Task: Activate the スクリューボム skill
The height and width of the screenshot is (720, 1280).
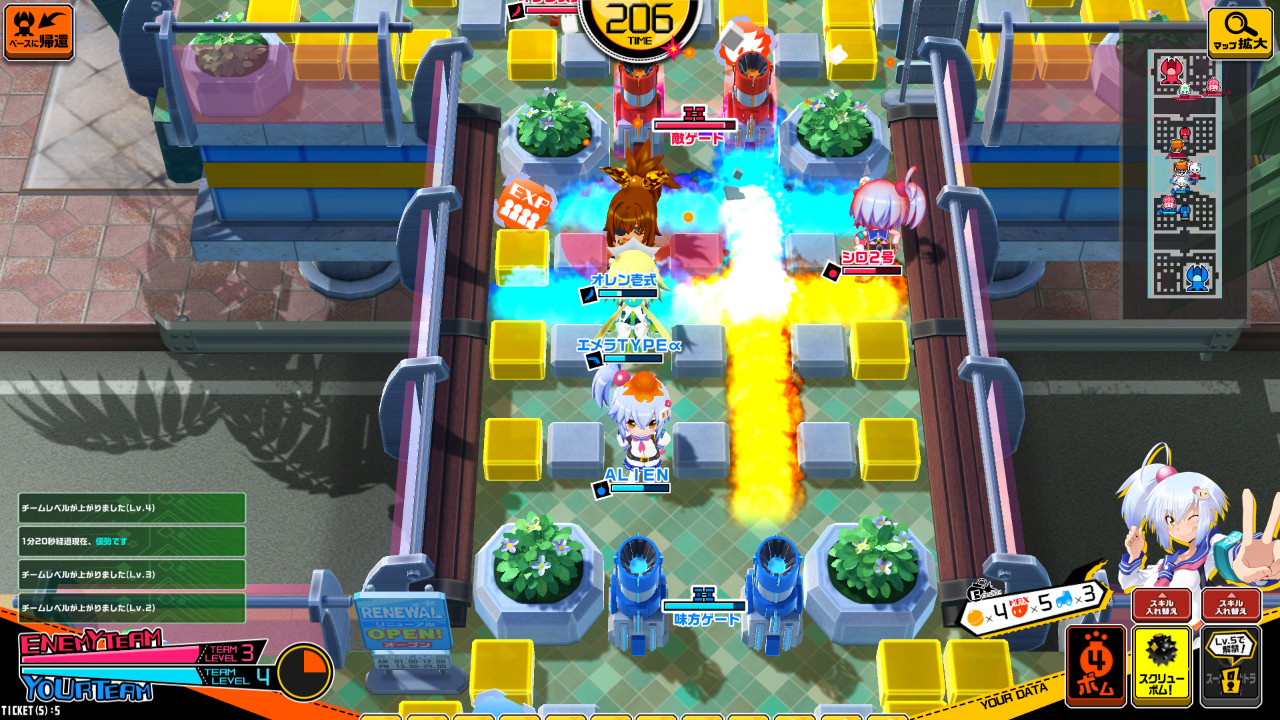Action: 1162,665
